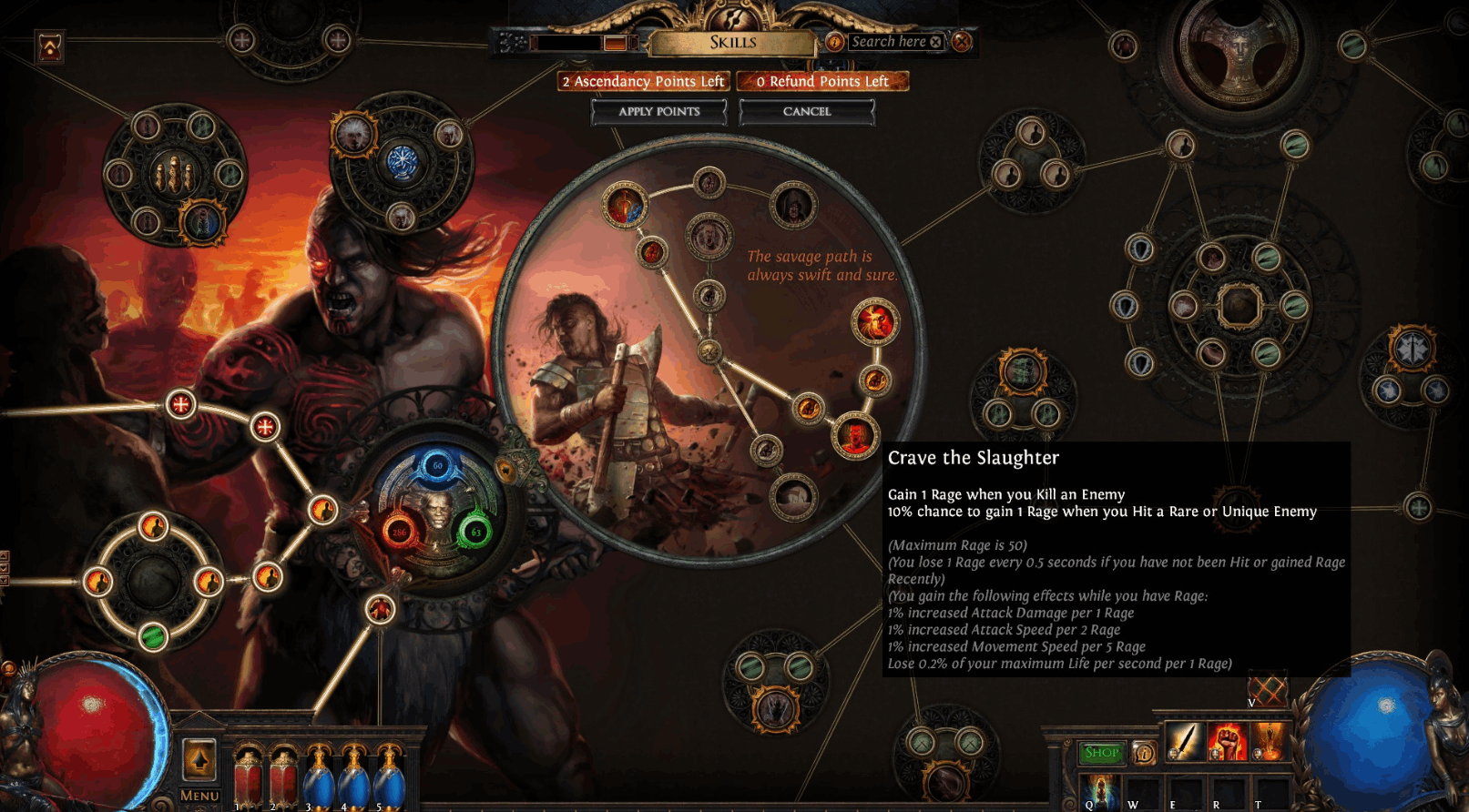Open the main Menu button
This screenshot has height=812, width=1469.
(x=199, y=795)
